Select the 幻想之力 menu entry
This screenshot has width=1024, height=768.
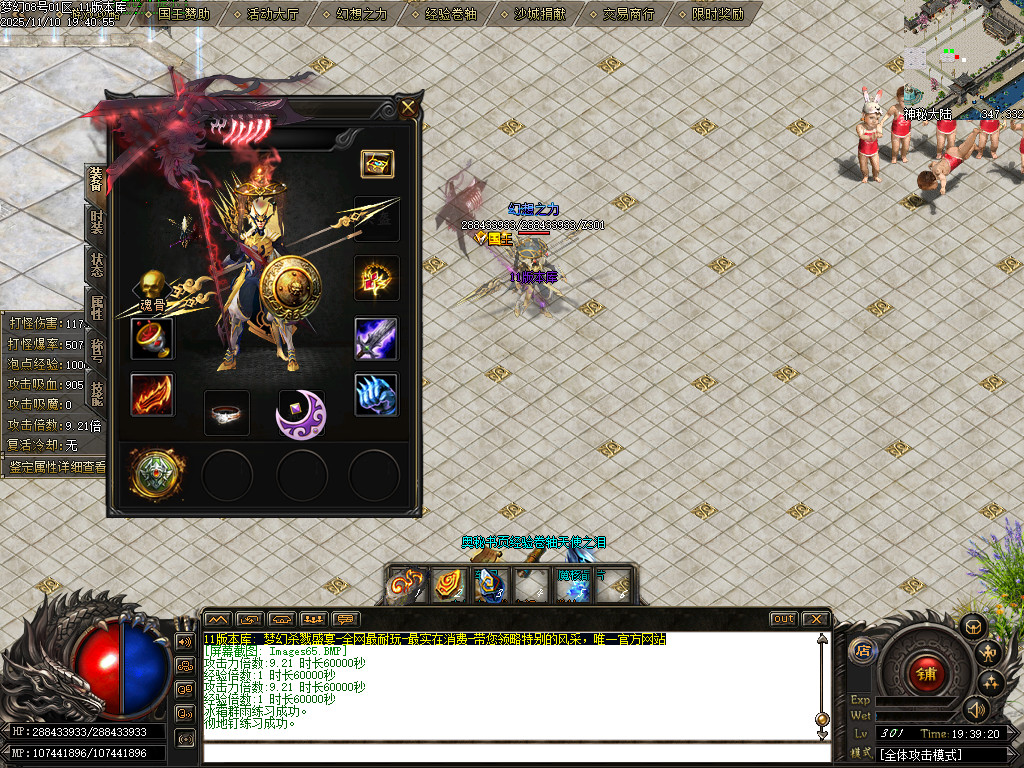[362, 14]
